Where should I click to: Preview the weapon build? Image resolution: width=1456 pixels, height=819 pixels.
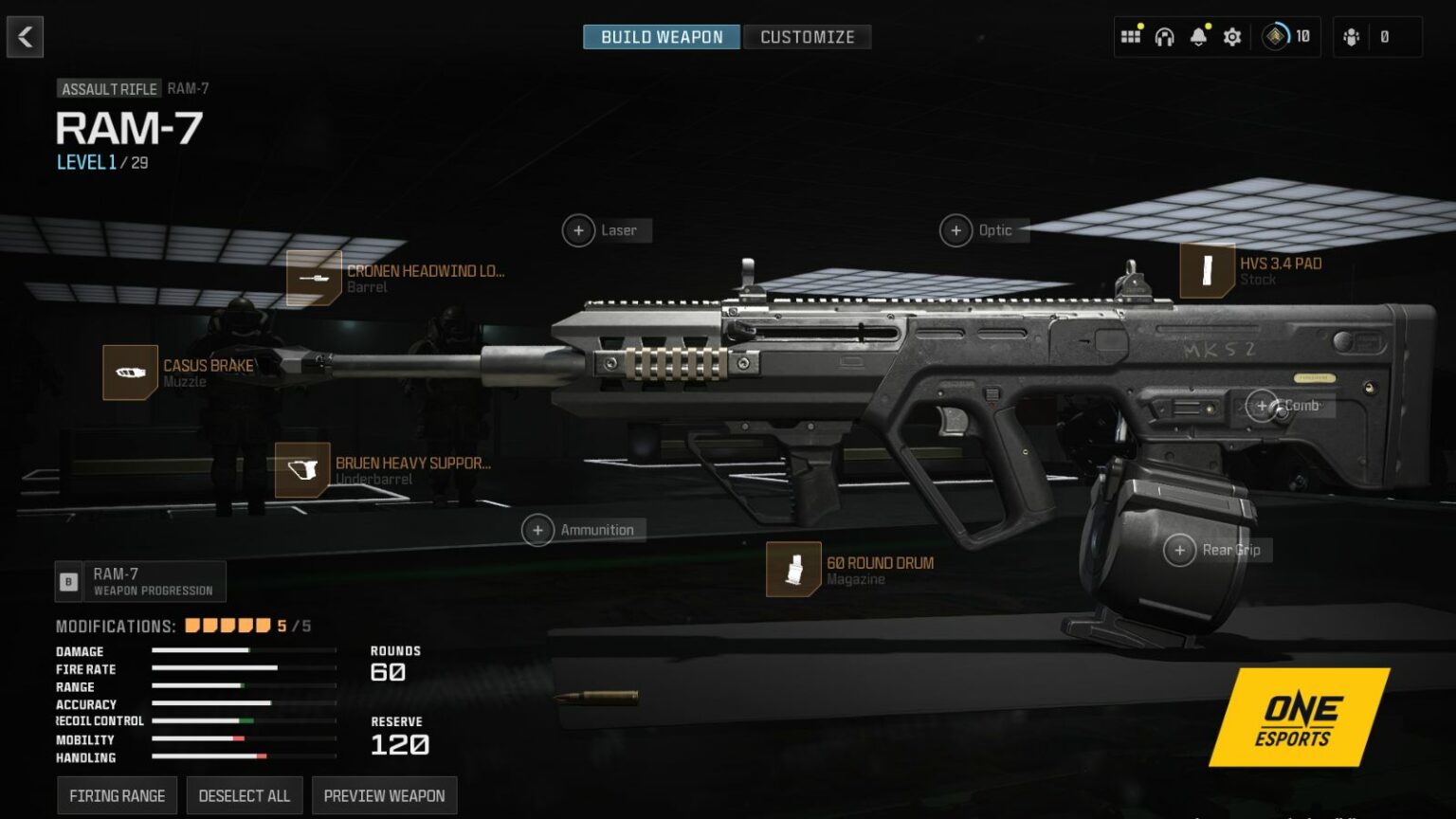384,795
